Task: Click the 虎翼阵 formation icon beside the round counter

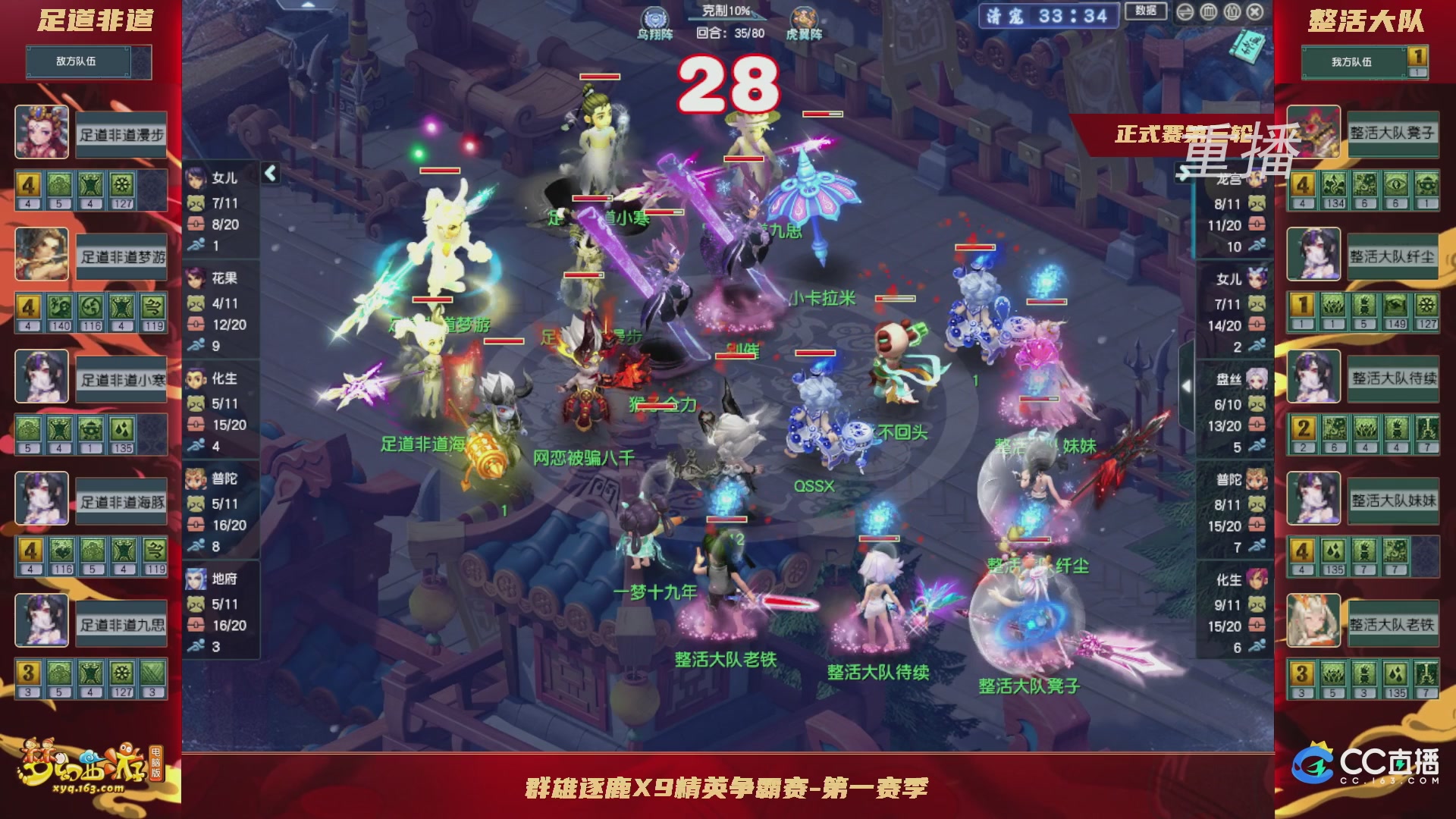Action: [805, 17]
